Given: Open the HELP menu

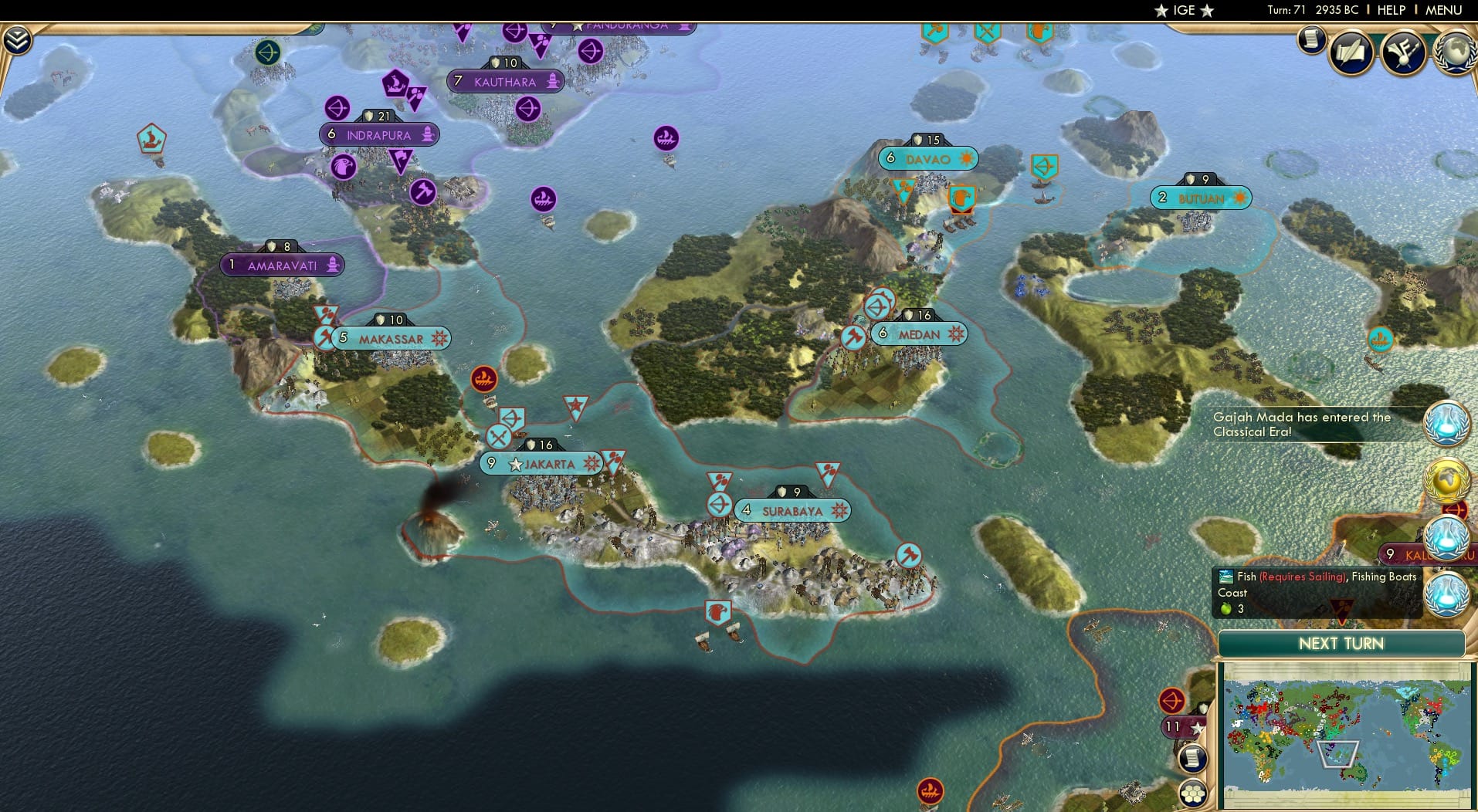Looking at the screenshot, I should [1391, 10].
